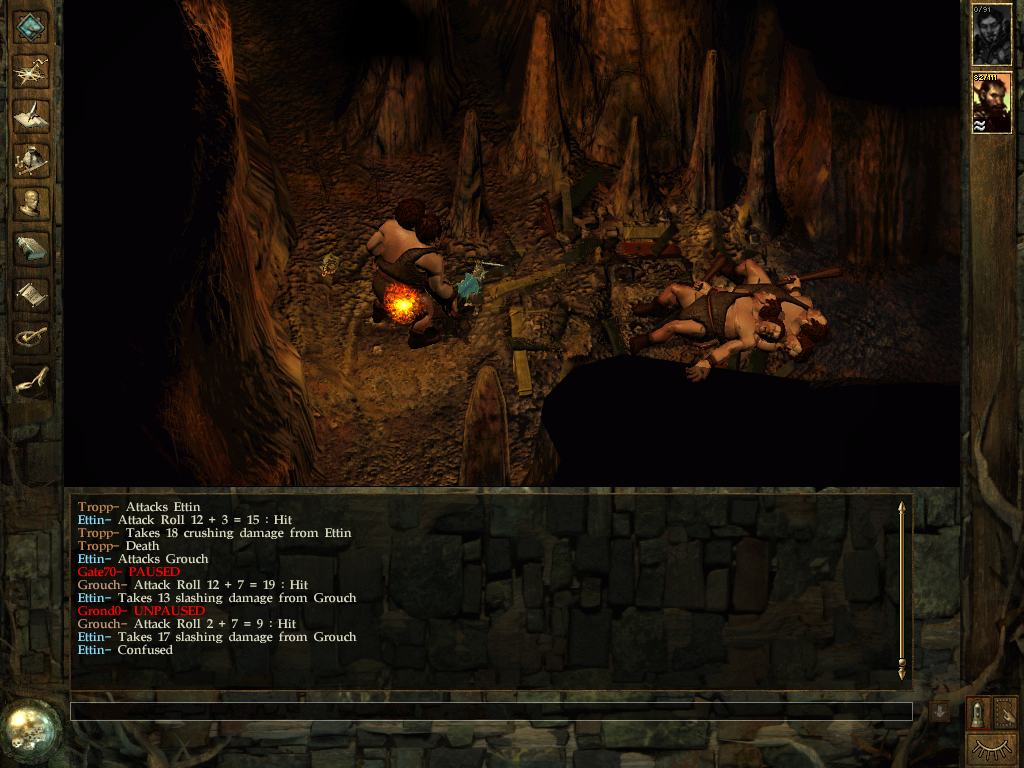Click the dialogue log scrollbar
1024x768 pixels.
click(902, 588)
